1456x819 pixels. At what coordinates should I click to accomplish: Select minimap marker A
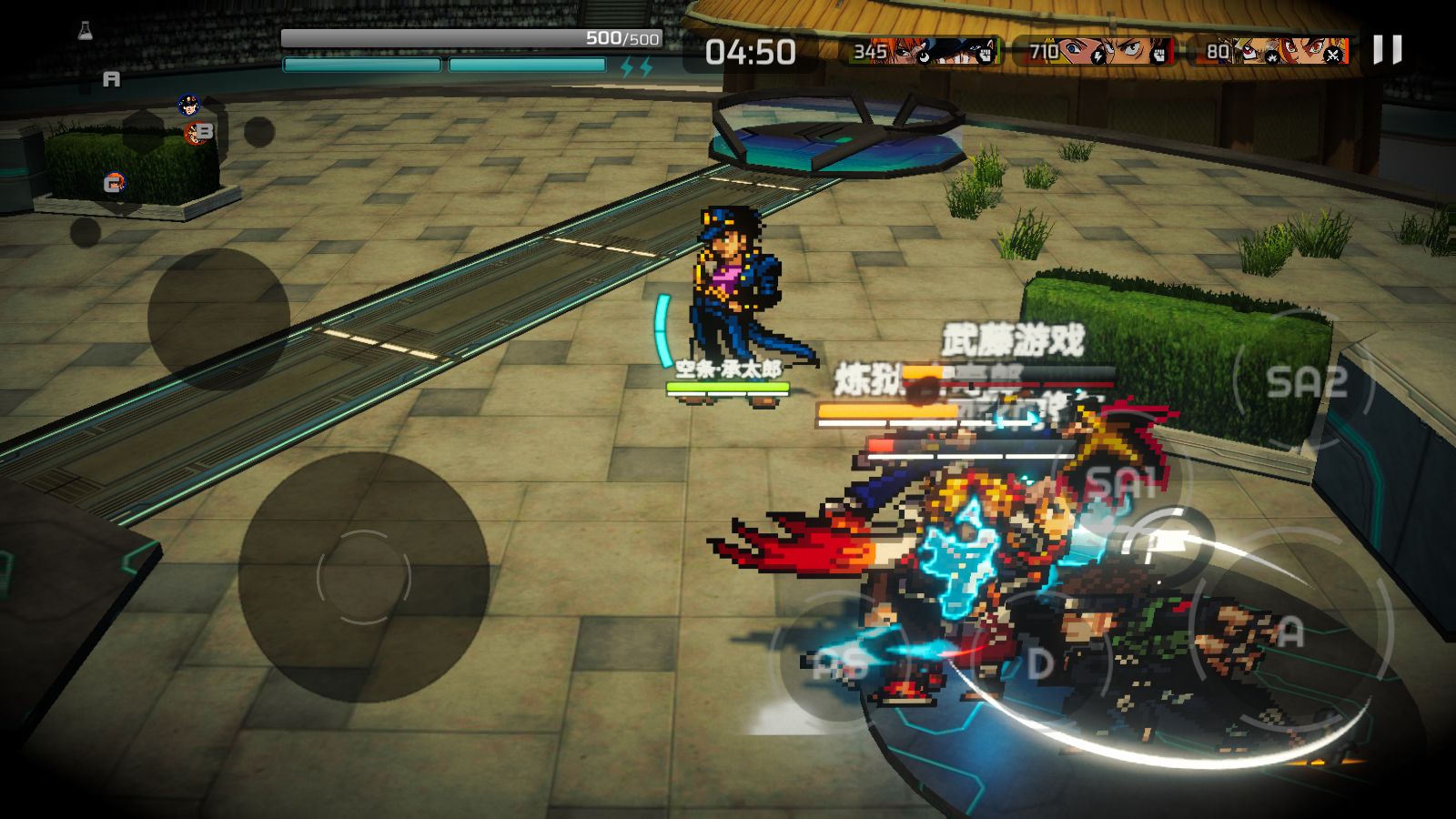111,80
